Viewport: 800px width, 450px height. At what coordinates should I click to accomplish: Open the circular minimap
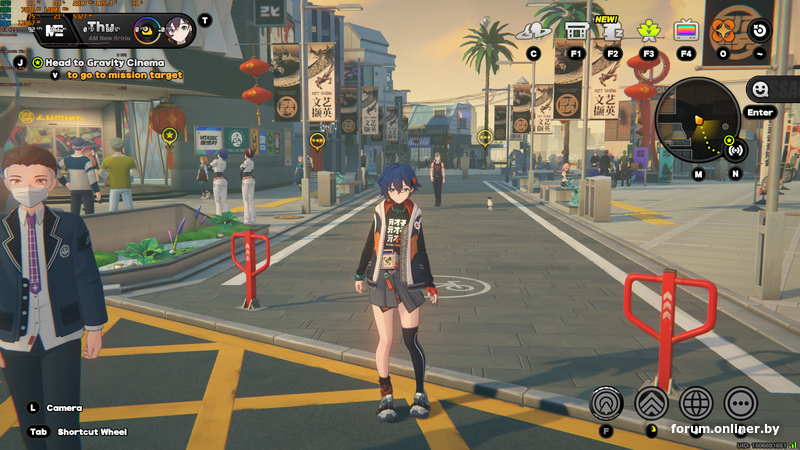click(x=697, y=120)
